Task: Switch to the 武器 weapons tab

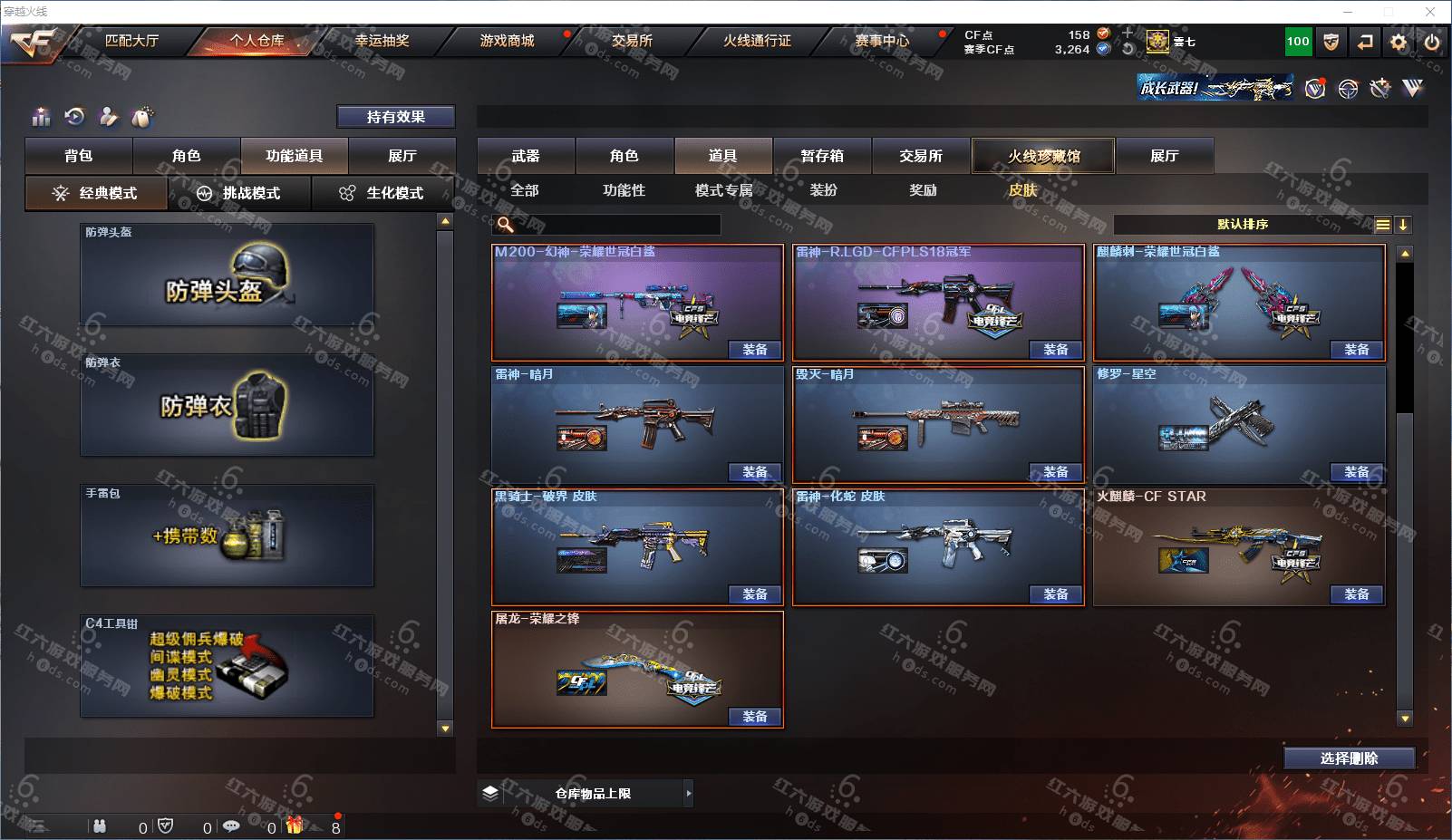Action: [x=526, y=156]
